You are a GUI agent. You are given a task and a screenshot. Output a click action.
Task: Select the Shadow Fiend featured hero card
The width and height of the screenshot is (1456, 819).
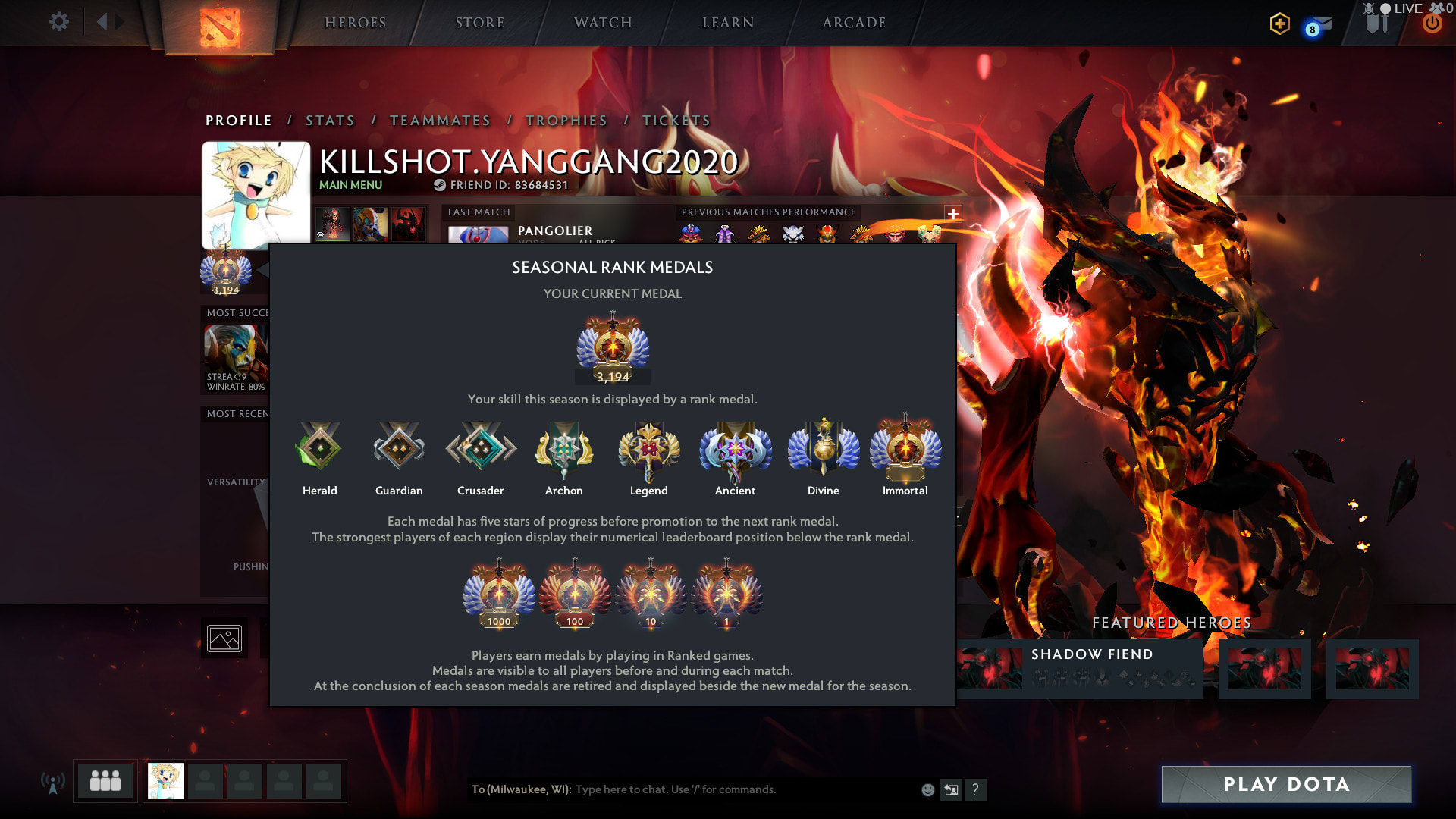click(1080, 668)
